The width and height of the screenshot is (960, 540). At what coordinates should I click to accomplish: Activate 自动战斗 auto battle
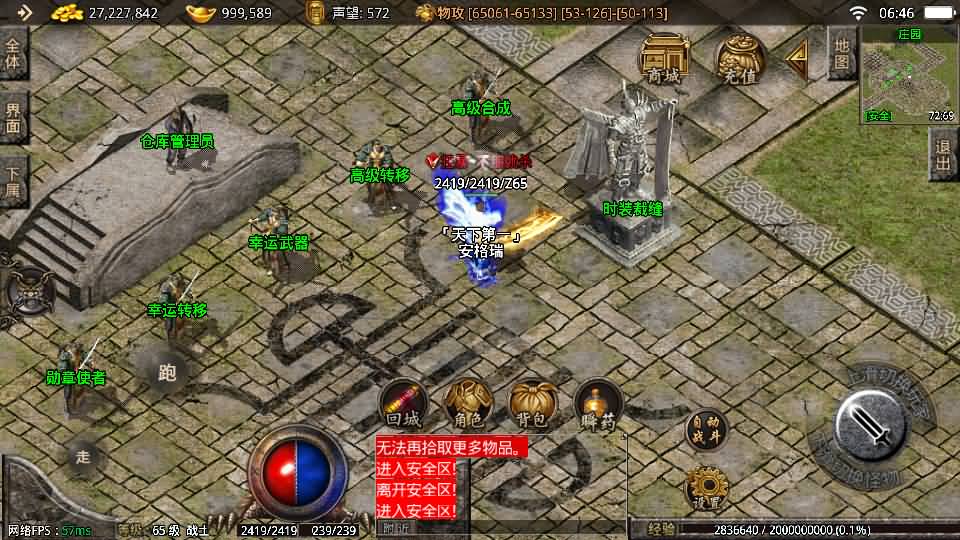[705, 430]
